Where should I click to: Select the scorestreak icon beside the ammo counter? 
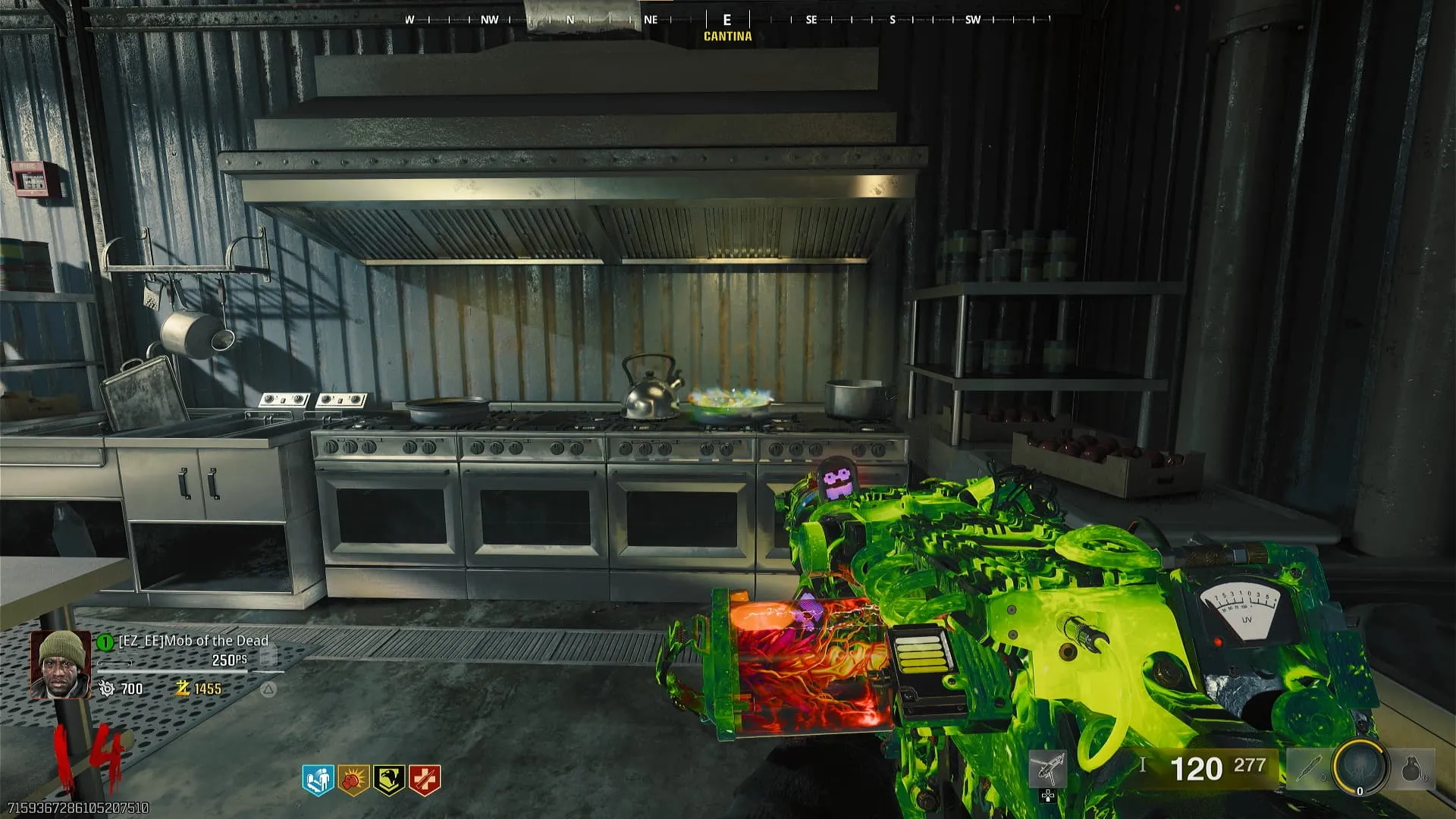pyautogui.click(x=1047, y=770)
